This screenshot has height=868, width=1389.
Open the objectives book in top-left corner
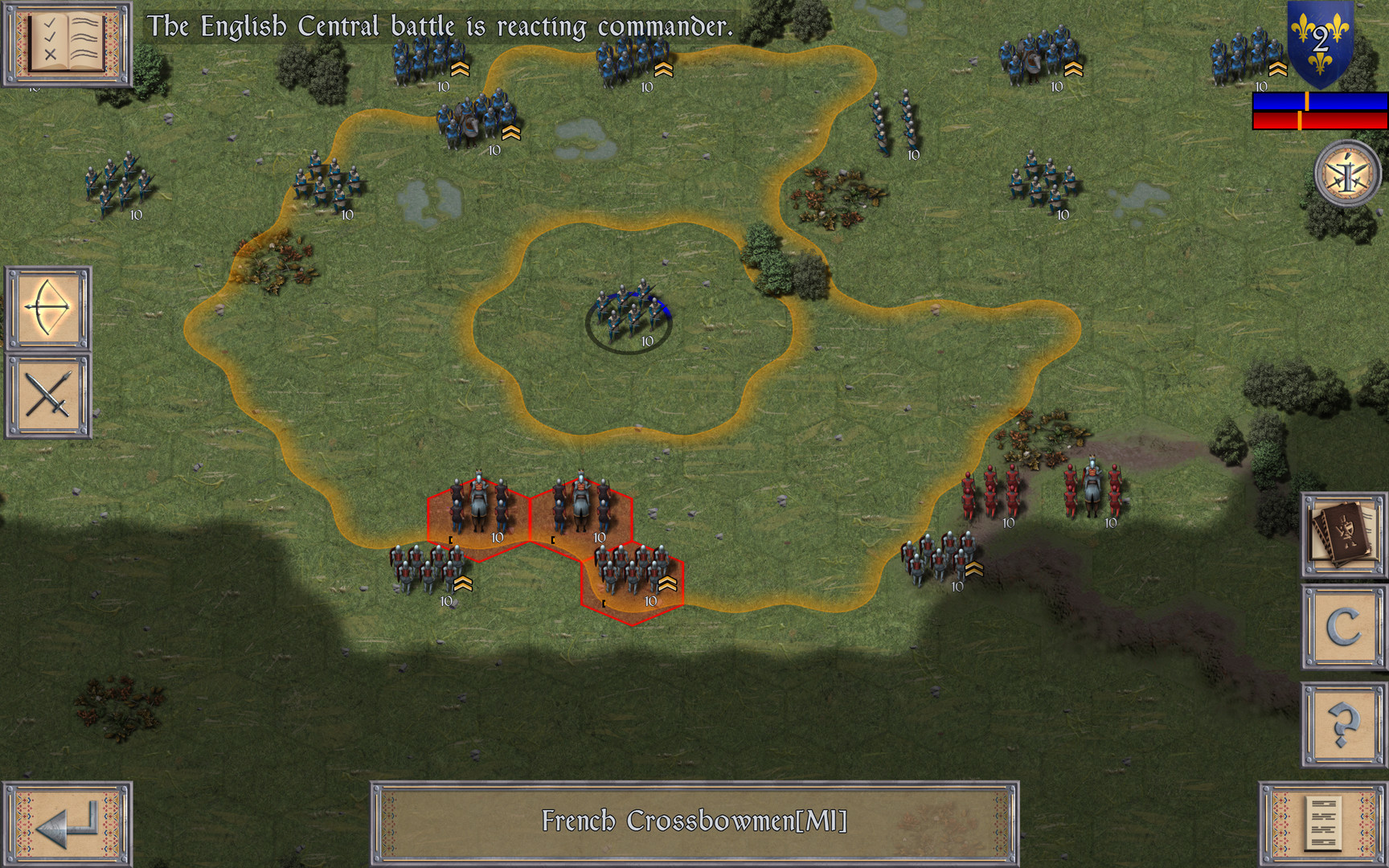pyautogui.click(x=67, y=44)
